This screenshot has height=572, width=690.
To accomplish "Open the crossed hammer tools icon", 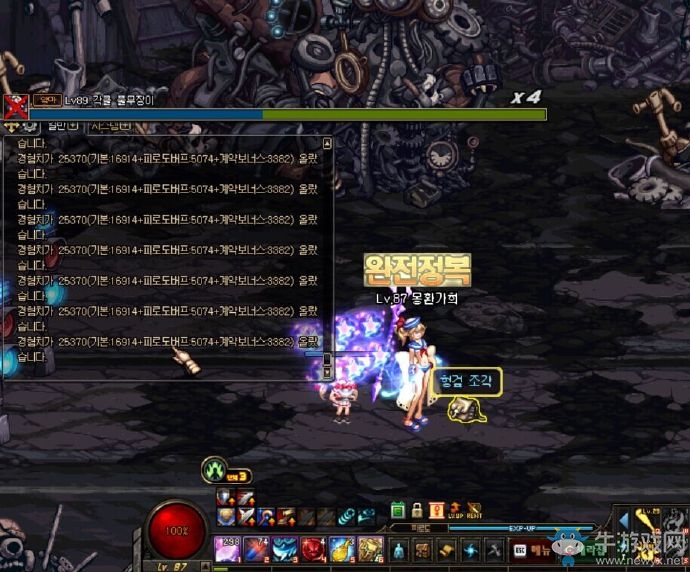I will [493, 549].
